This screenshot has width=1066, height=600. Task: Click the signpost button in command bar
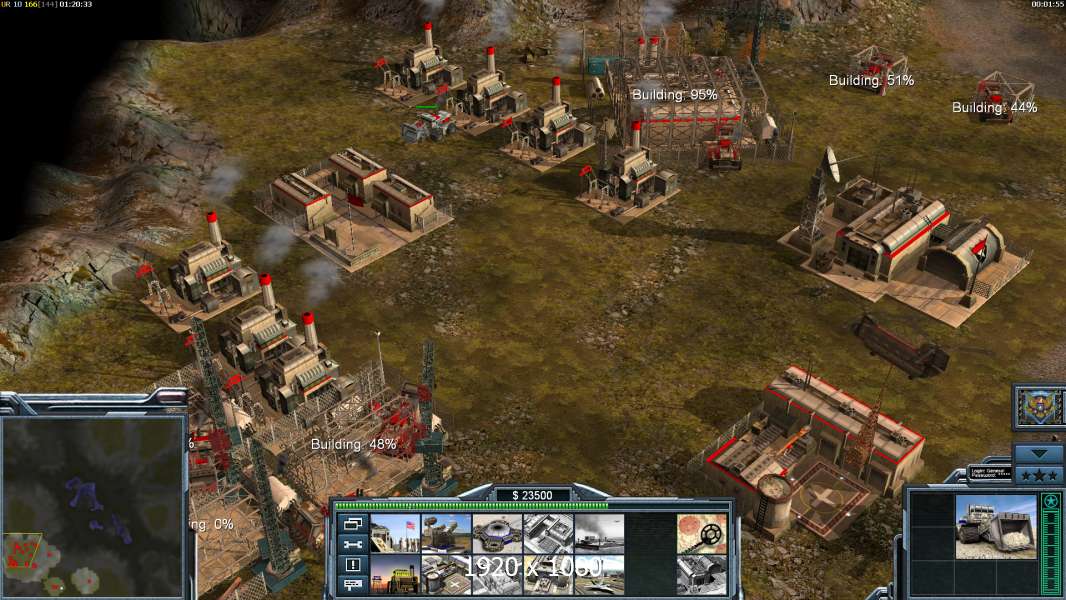point(352,584)
